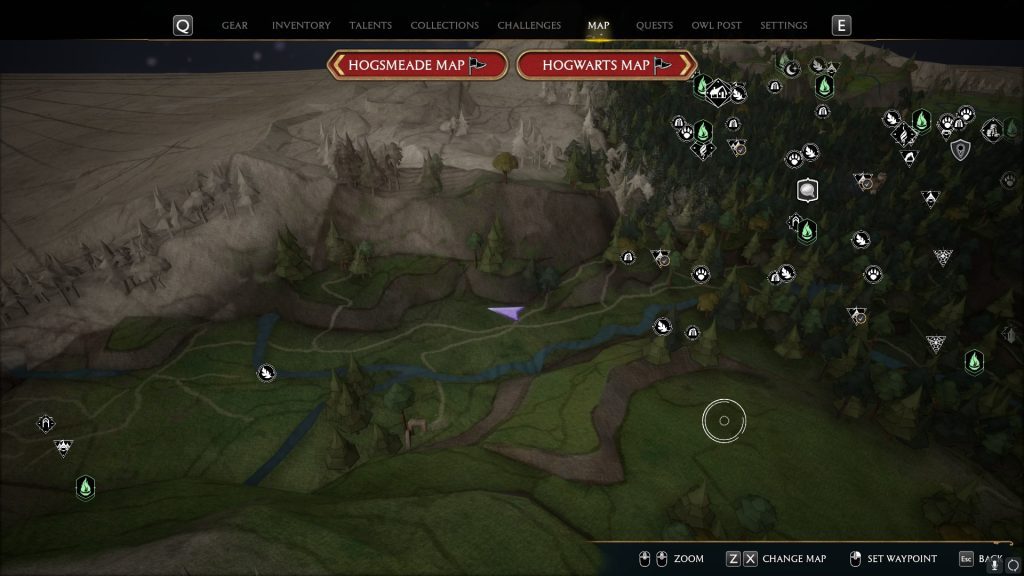Switch to the Settings tab
Image resolution: width=1024 pixels, height=576 pixels.
point(783,26)
